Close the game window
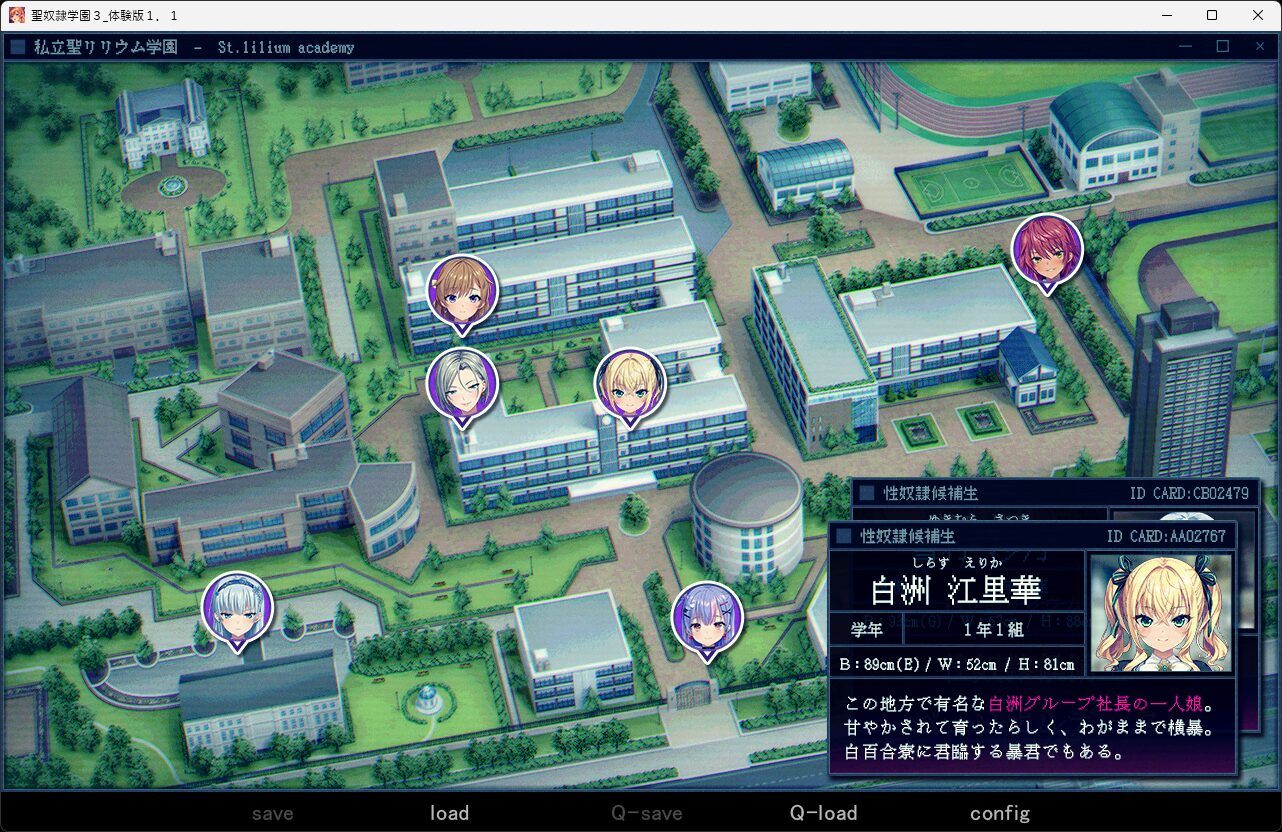The image size is (1282, 832). click(1258, 15)
